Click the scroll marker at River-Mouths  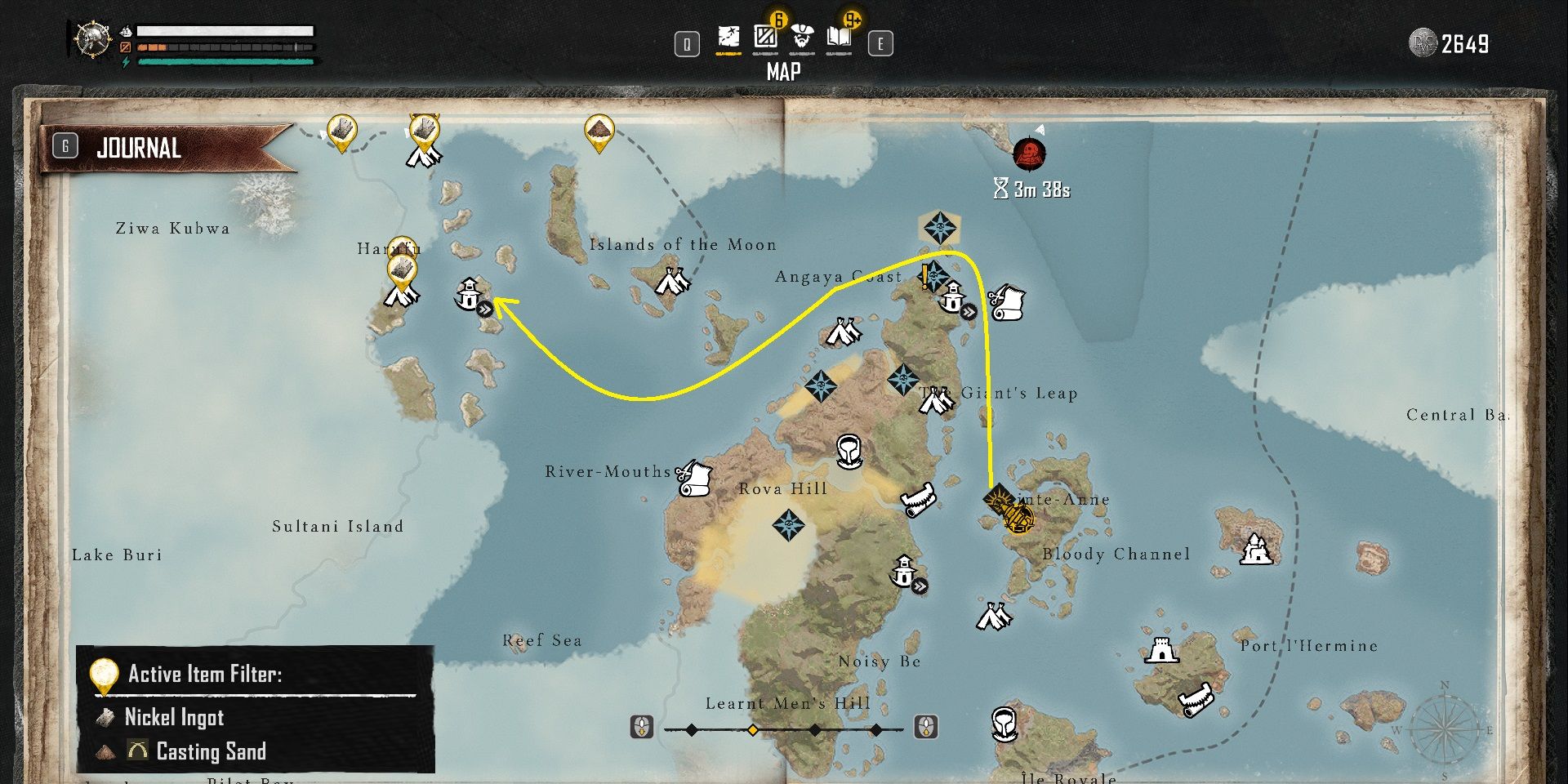(695, 479)
